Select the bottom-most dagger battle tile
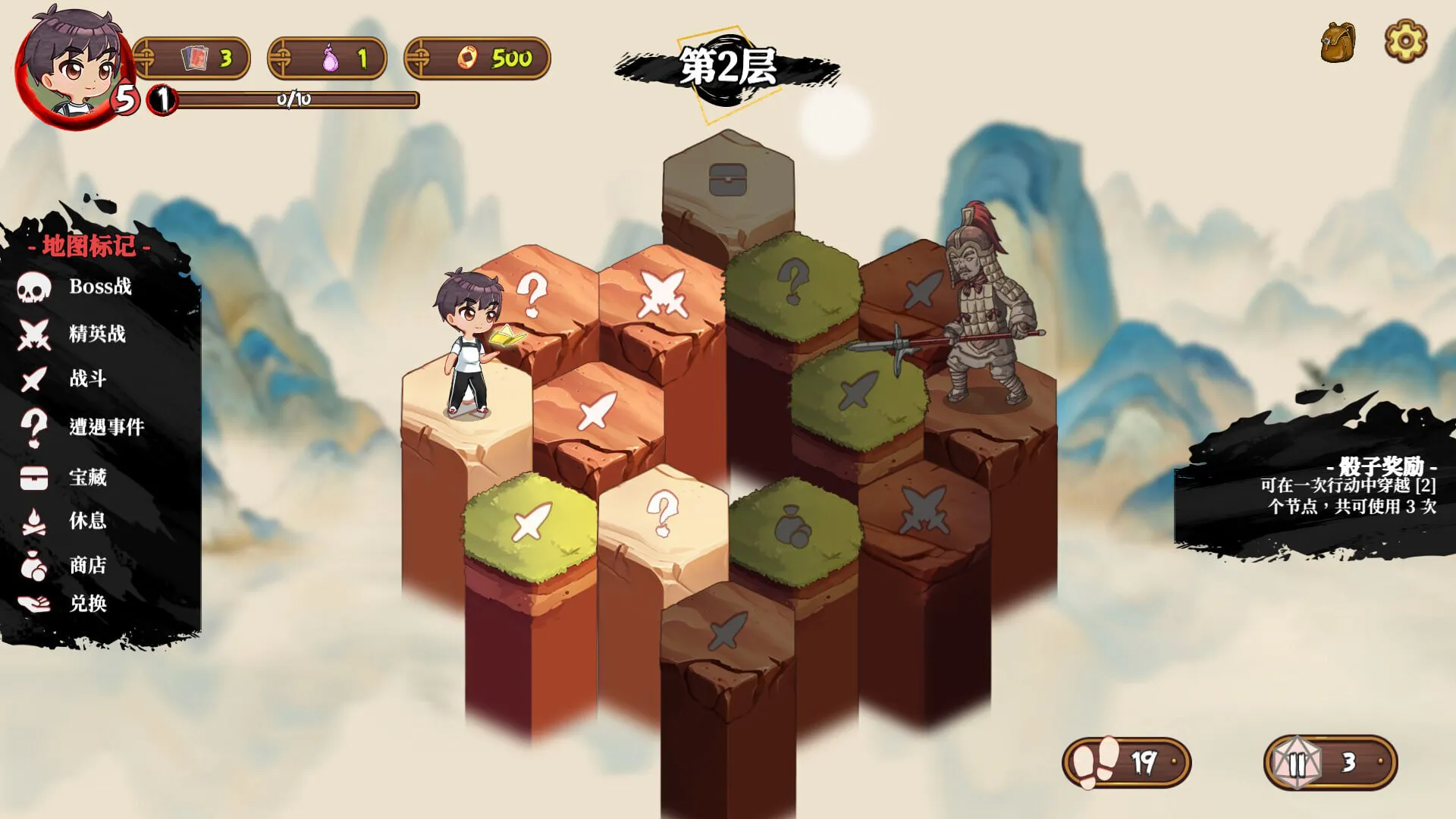 [x=727, y=631]
